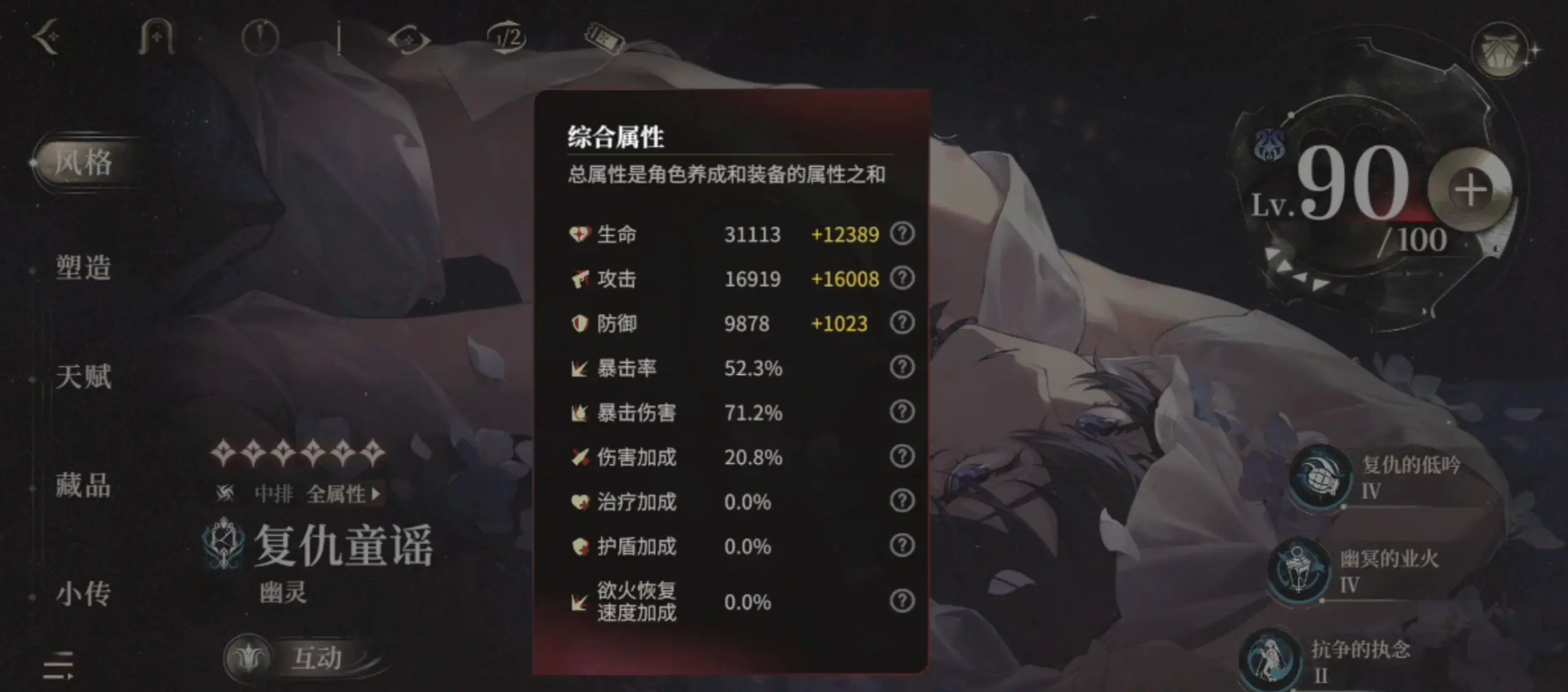Open the help tooltip for 生命 stat
Viewport: 1568px width, 692px height.
click(x=902, y=233)
